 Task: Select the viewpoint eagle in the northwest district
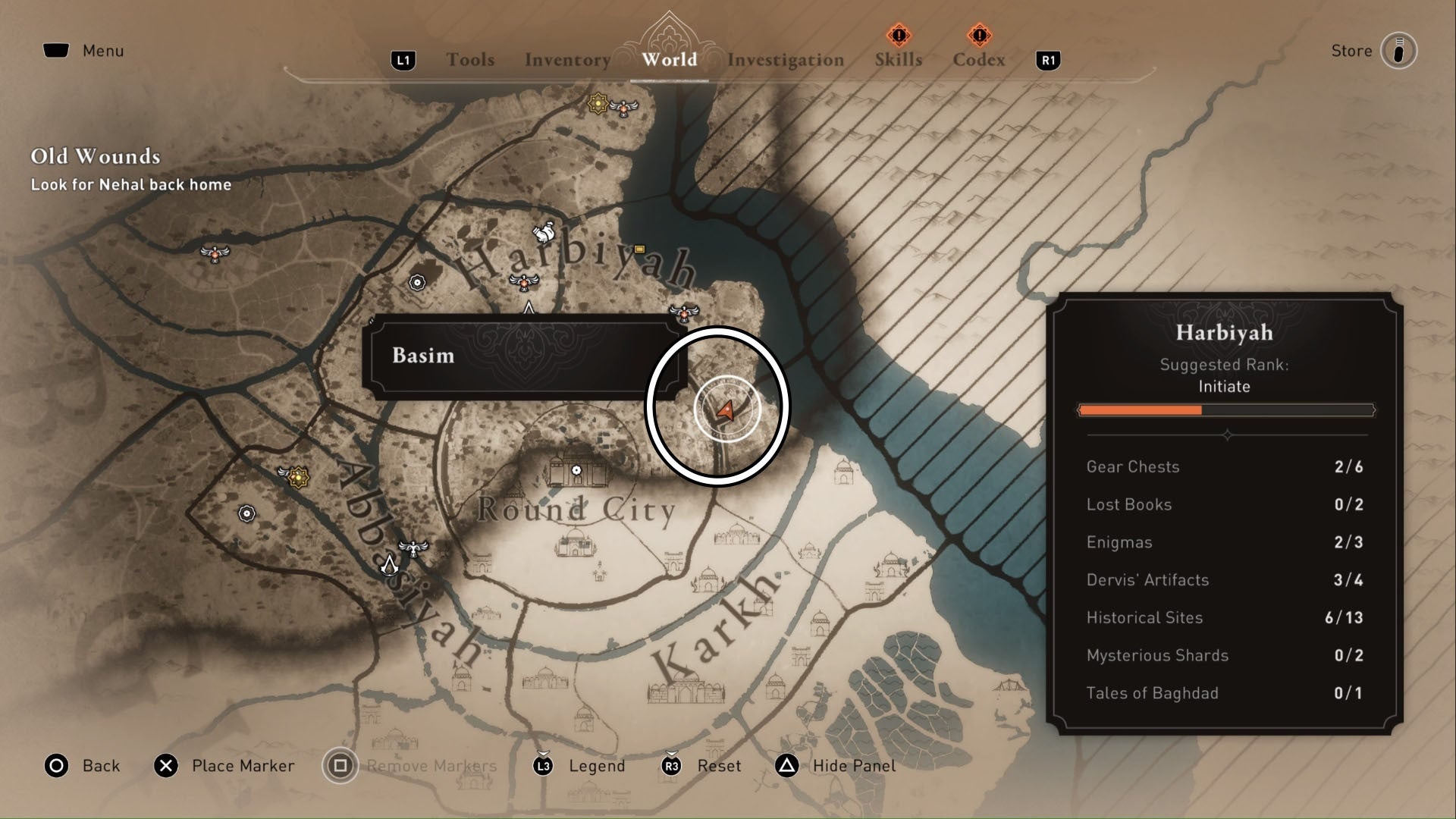tap(215, 254)
